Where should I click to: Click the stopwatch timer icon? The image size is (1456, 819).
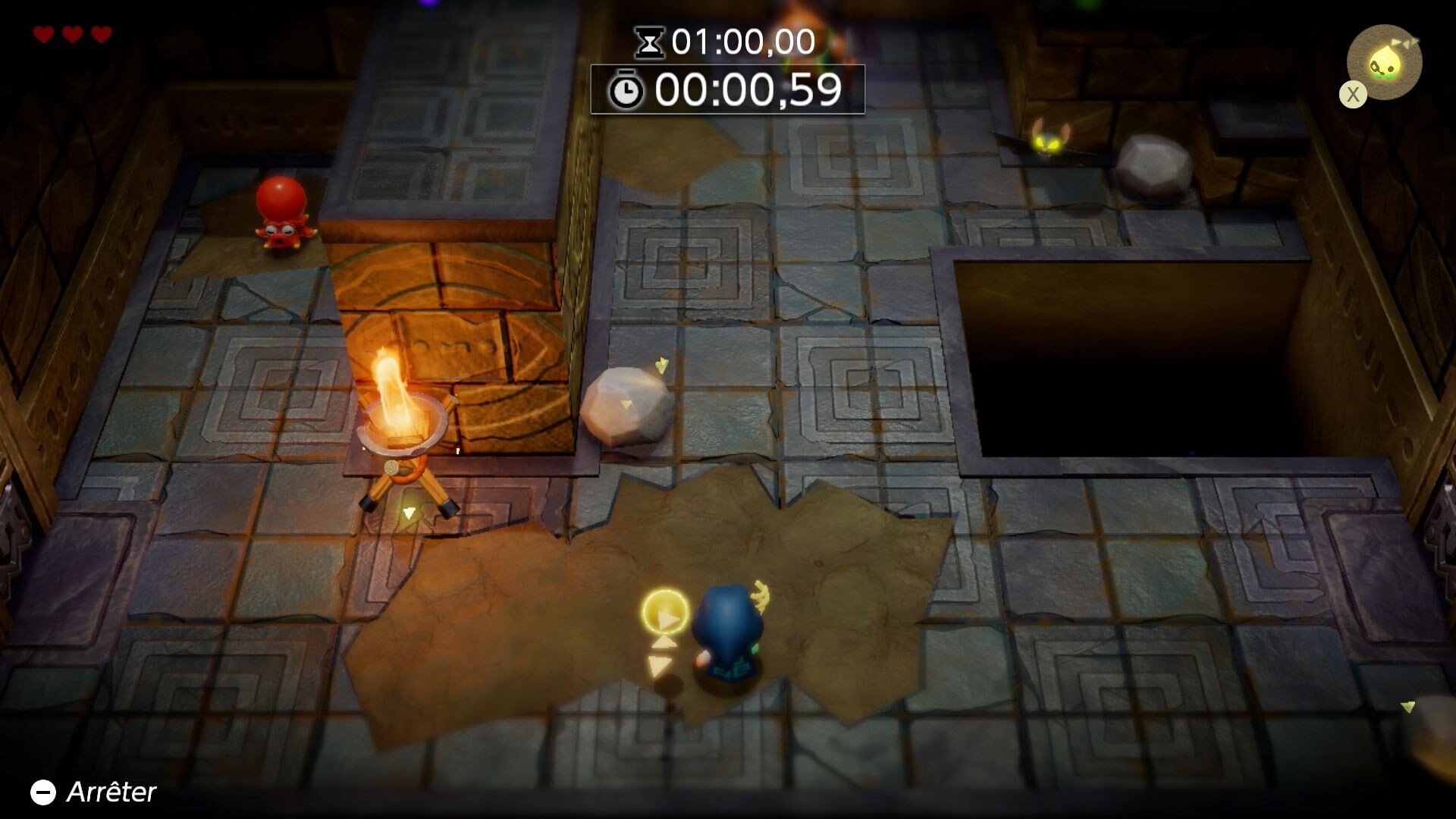[x=626, y=89]
